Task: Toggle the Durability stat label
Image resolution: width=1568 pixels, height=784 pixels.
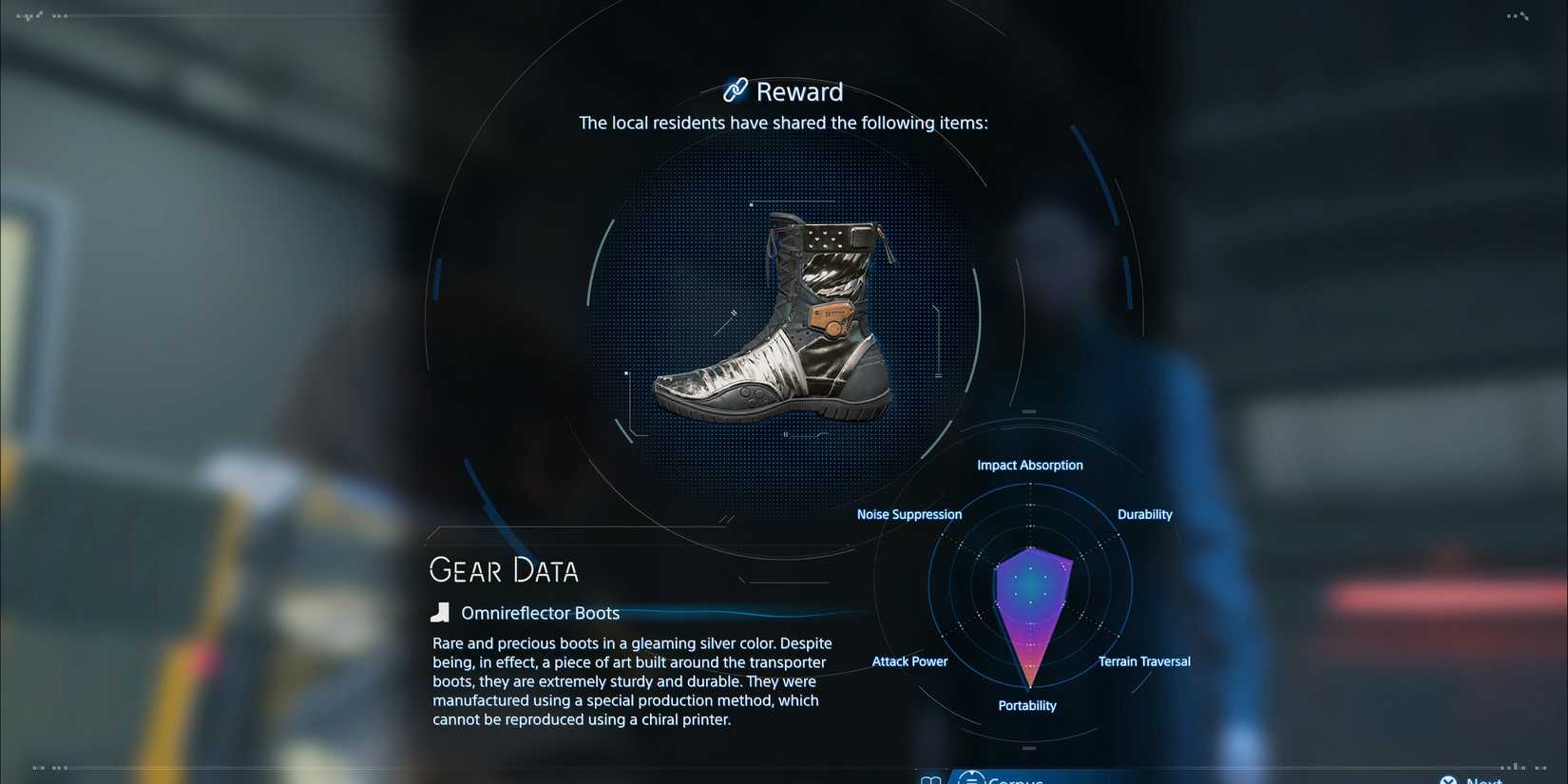Action: 1144,514
